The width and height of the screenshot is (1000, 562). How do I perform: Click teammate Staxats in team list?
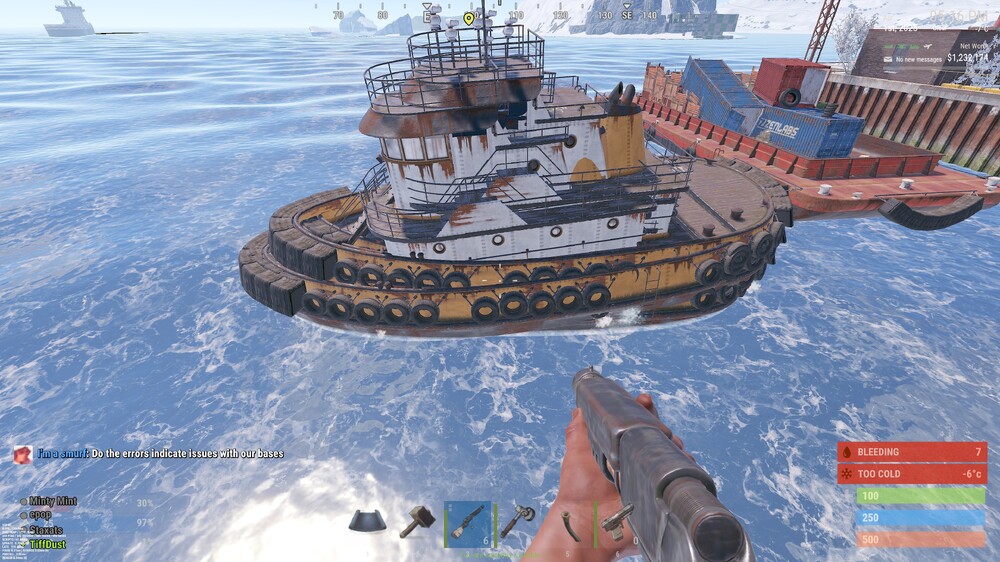pos(46,530)
